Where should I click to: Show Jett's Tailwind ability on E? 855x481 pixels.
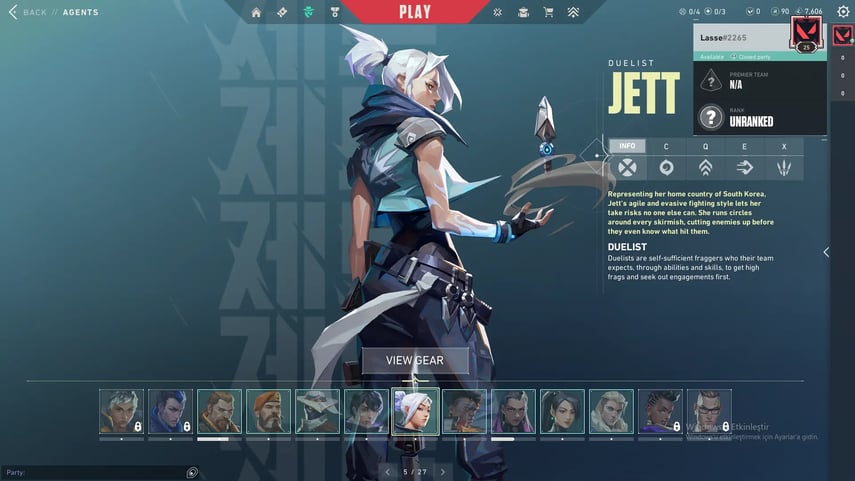(744, 166)
